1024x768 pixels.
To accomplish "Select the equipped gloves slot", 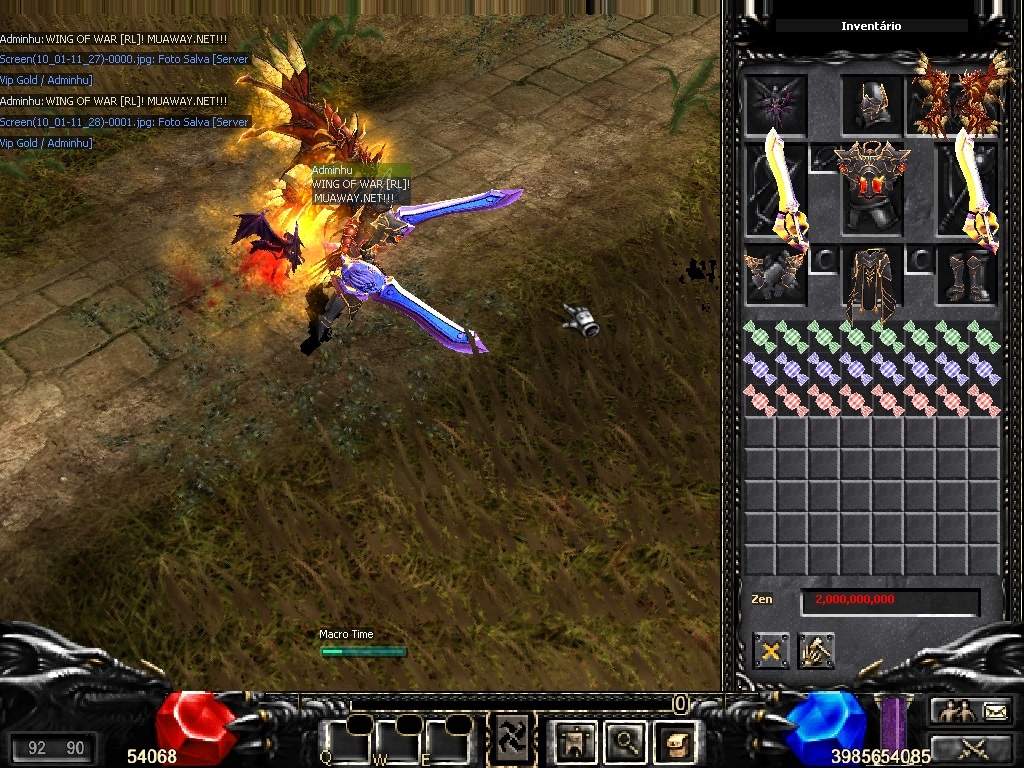I will click(775, 274).
